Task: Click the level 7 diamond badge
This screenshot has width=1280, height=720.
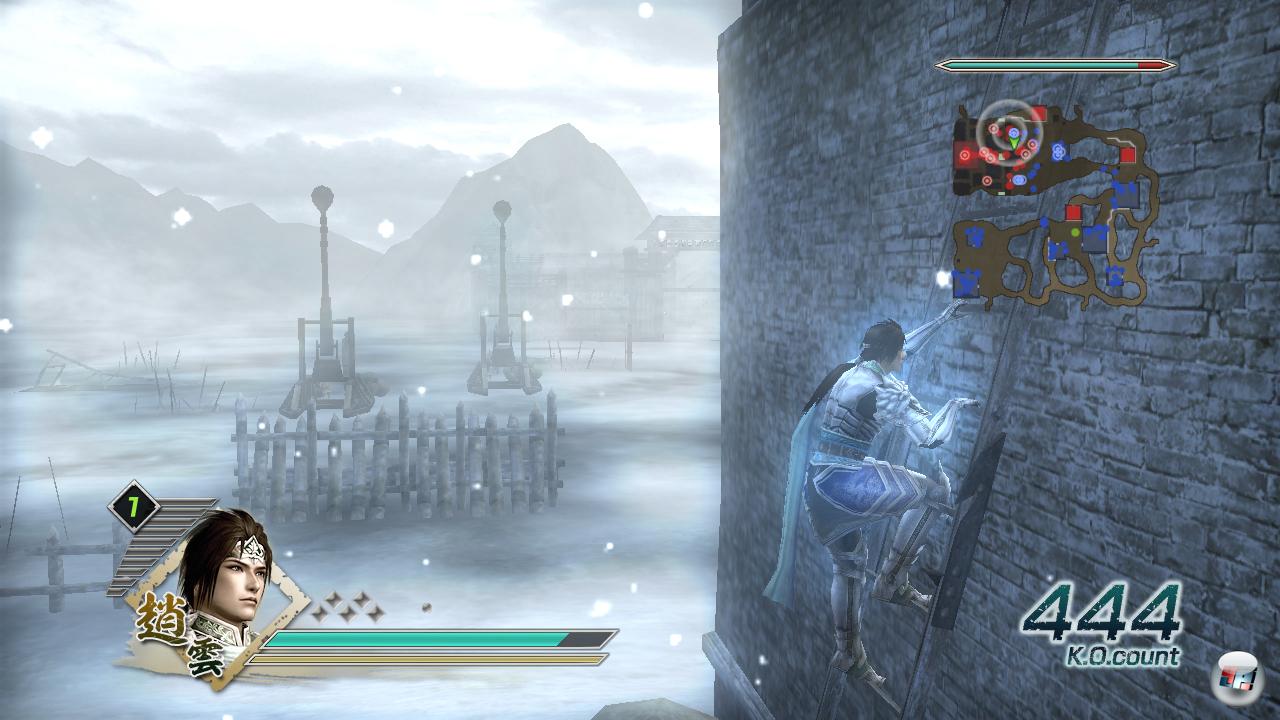Action: click(x=132, y=508)
